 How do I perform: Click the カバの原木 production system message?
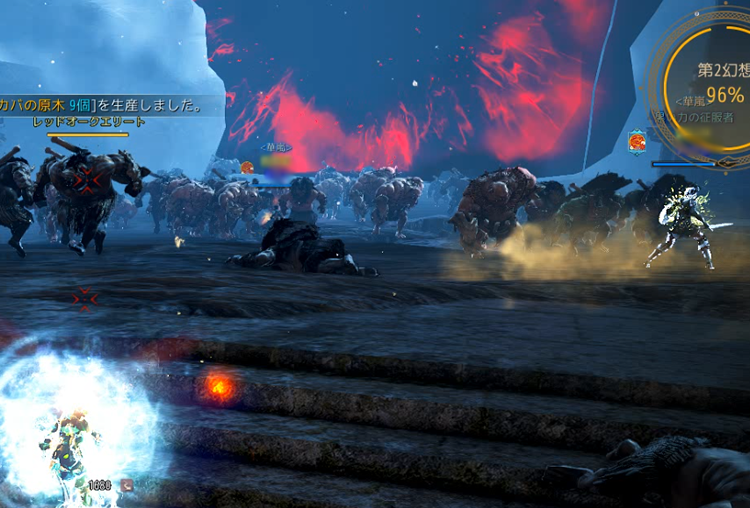pyautogui.click(x=102, y=104)
